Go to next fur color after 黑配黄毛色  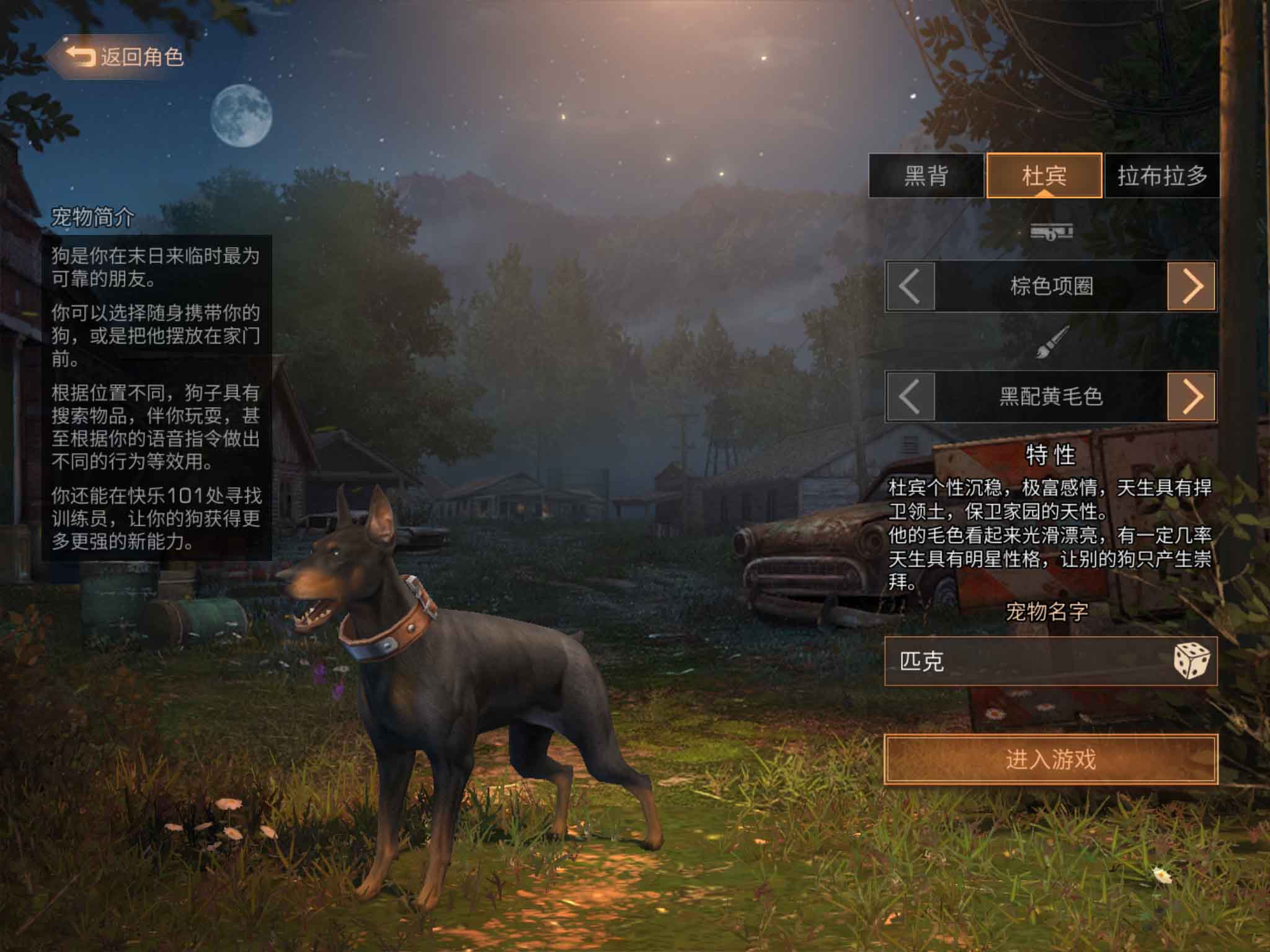pyautogui.click(x=1191, y=397)
